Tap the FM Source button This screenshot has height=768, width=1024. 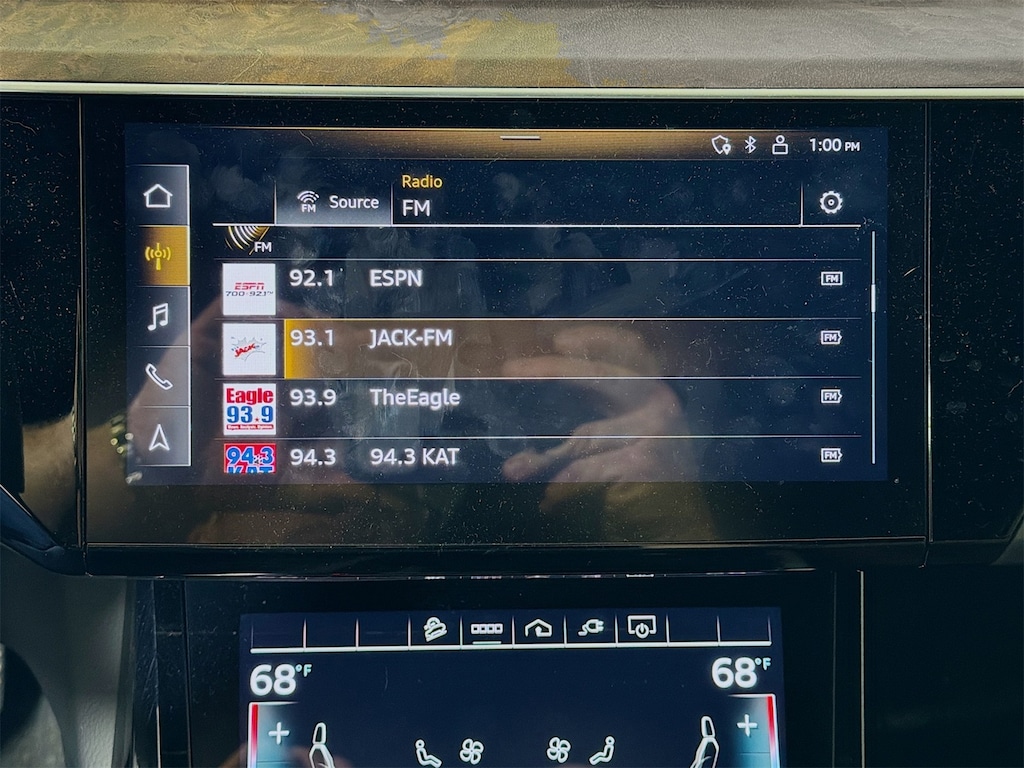pos(338,202)
